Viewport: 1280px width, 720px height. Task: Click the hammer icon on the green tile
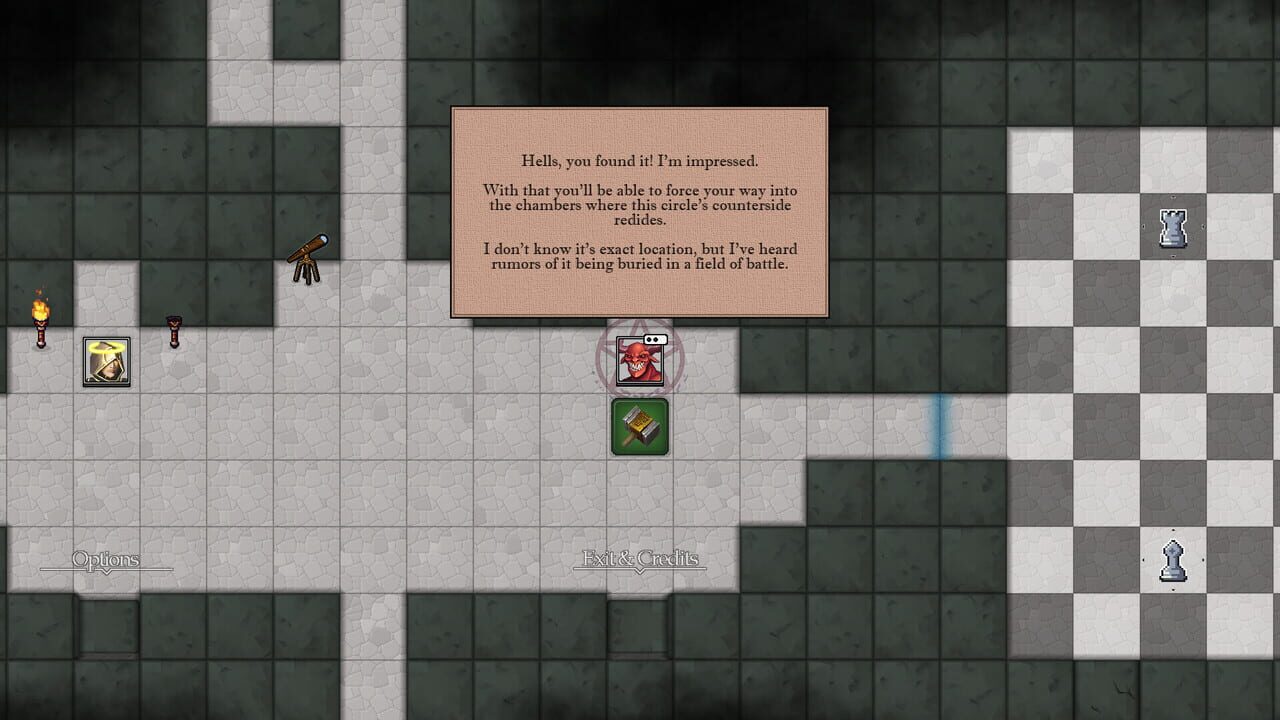click(640, 425)
